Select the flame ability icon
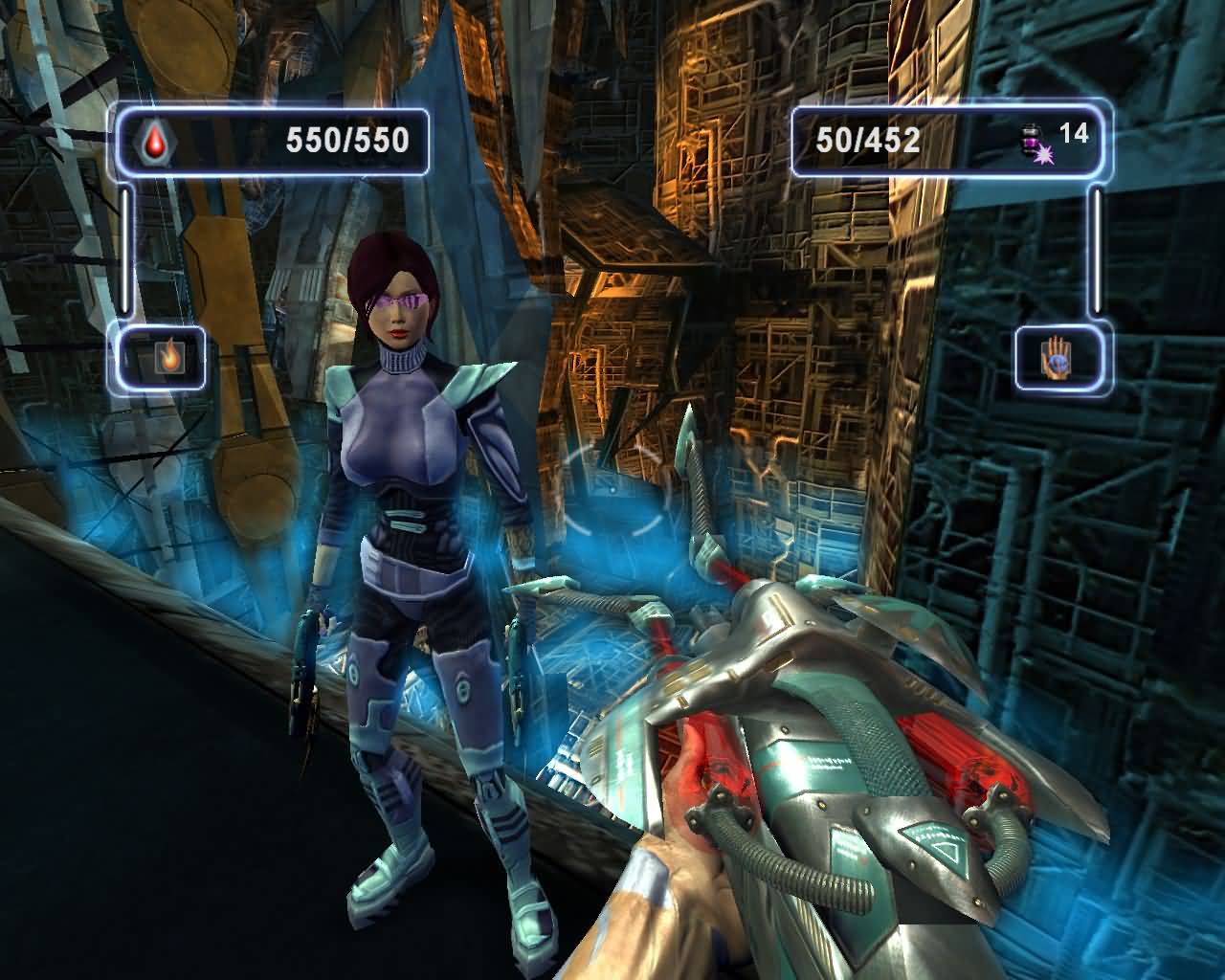 pyautogui.click(x=168, y=358)
